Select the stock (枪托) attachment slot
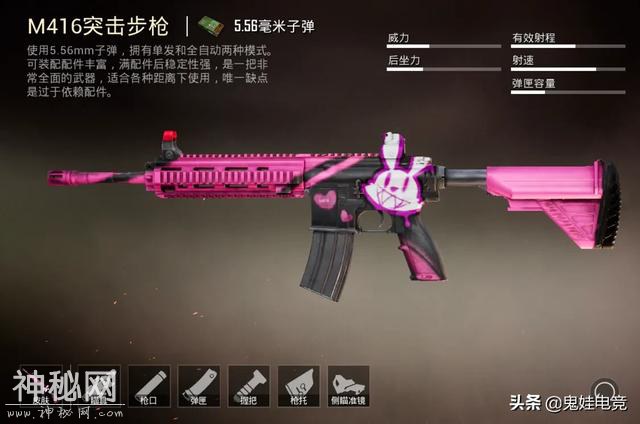 [298, 385]
